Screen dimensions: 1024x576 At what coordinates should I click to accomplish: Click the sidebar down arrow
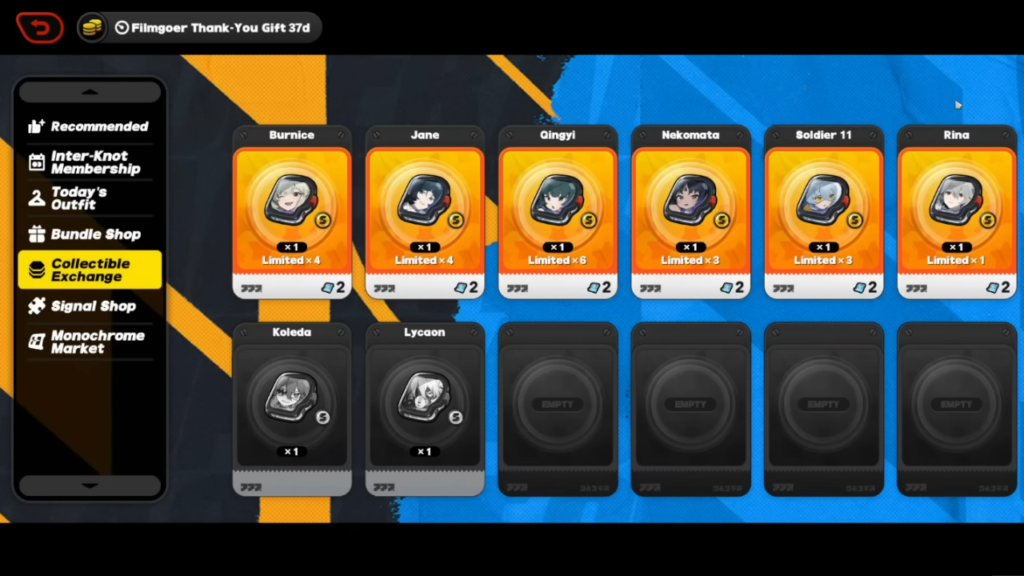pyautogui.click(x=90, y=486)
